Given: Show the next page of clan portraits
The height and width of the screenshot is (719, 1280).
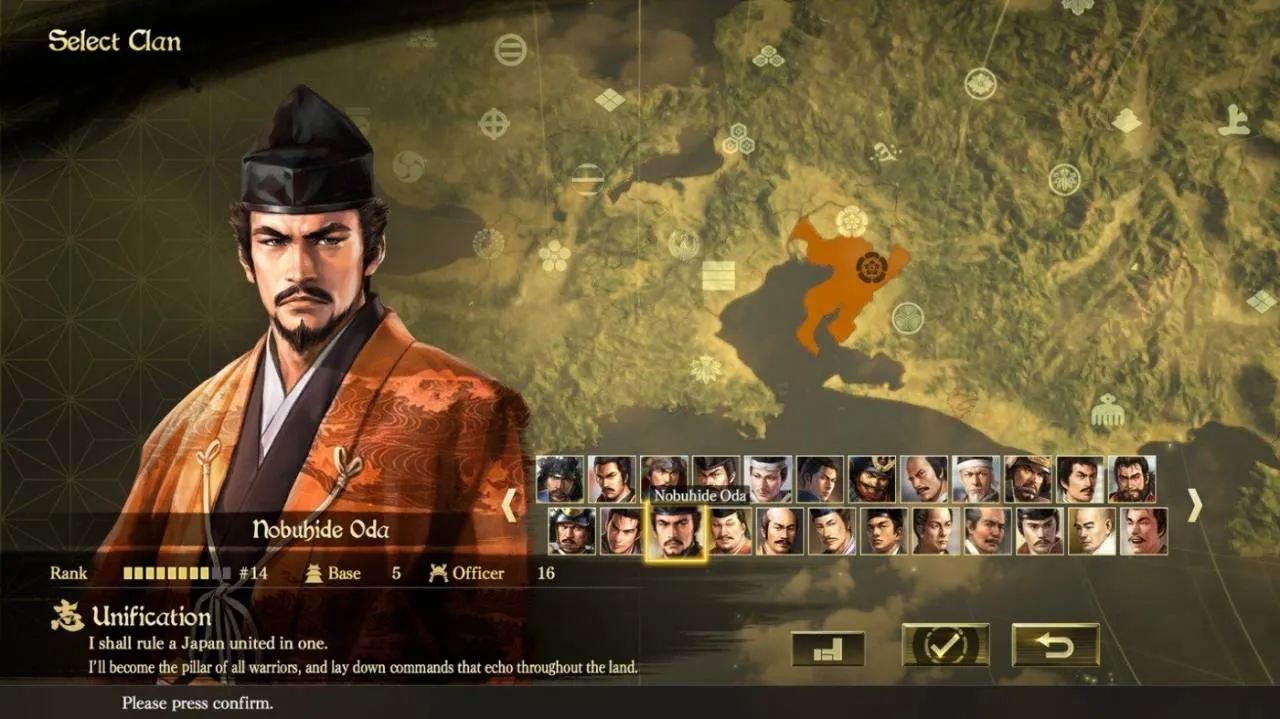Looking at the screenshot, I should pyautogui.click(x=1193, y=505).
